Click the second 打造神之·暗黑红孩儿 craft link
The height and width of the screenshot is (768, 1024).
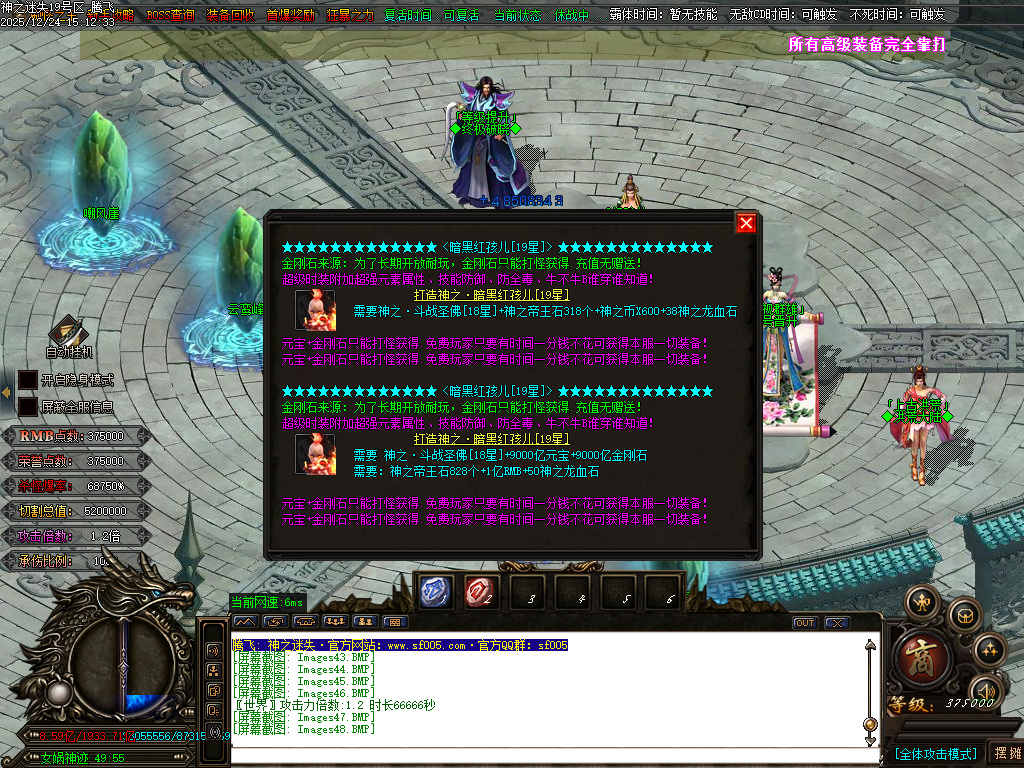492,439
